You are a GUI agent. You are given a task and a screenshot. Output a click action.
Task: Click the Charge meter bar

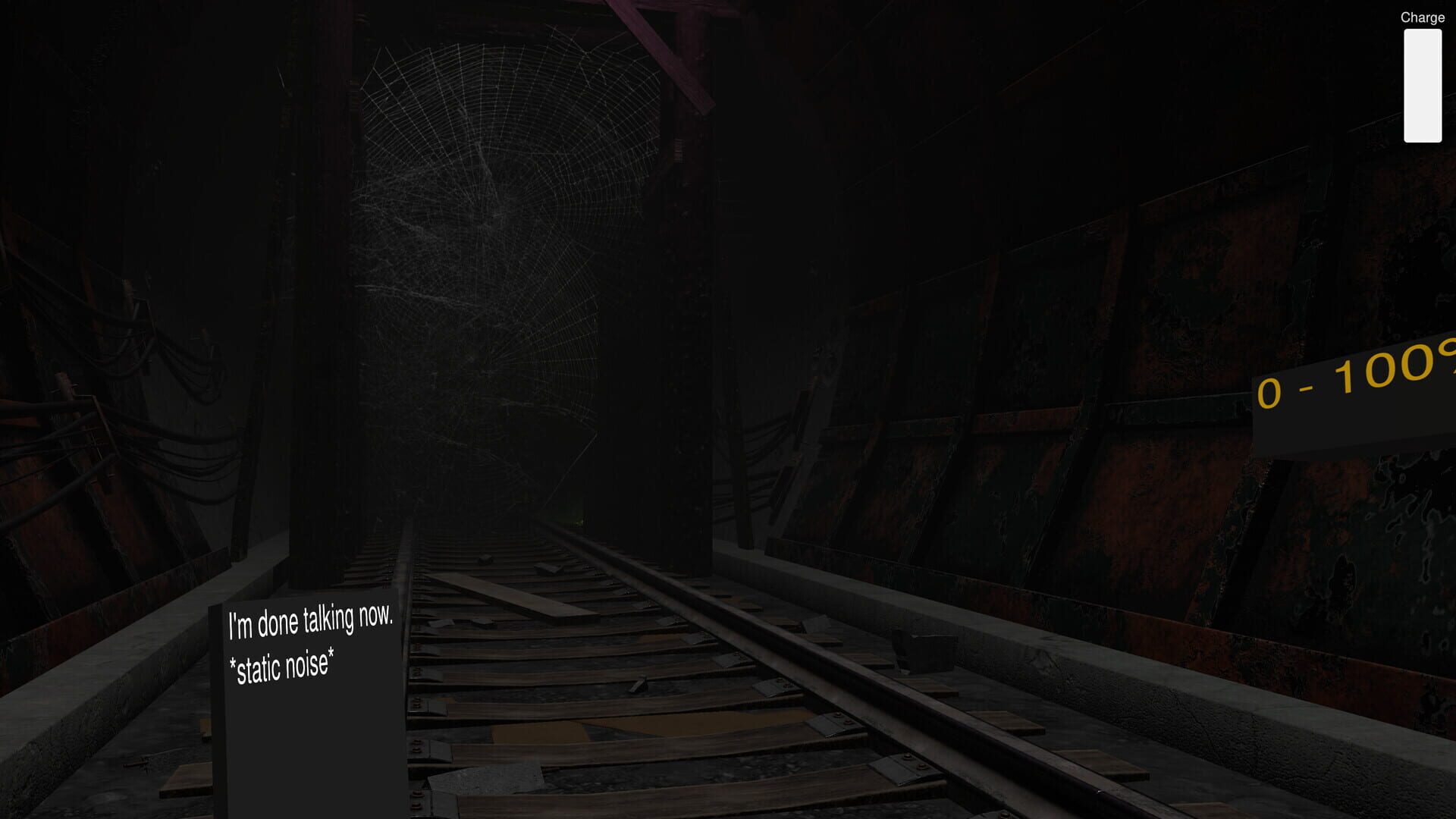point(1424,87)
